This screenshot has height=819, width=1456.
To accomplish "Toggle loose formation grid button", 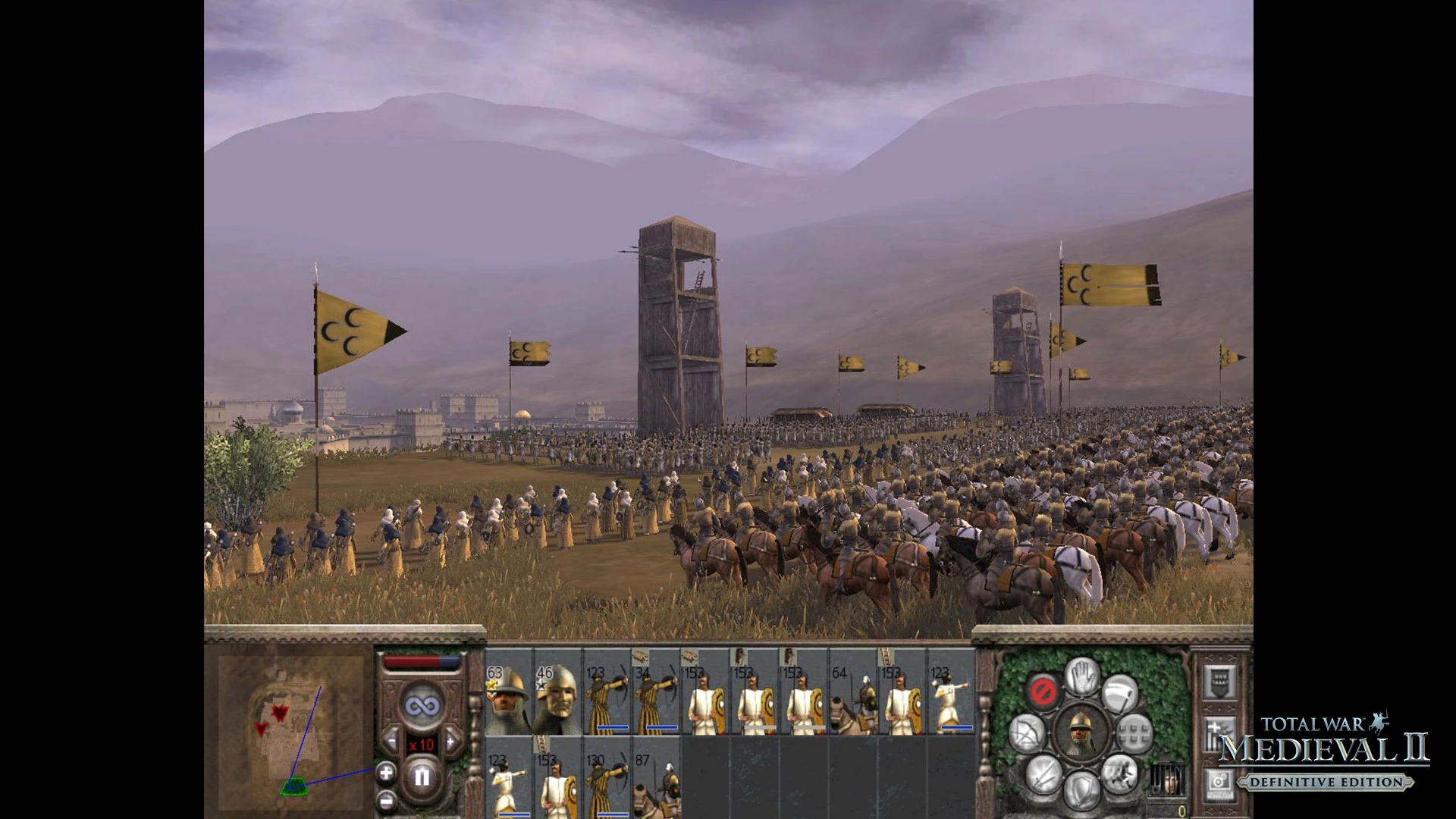I will [1134, 733].
